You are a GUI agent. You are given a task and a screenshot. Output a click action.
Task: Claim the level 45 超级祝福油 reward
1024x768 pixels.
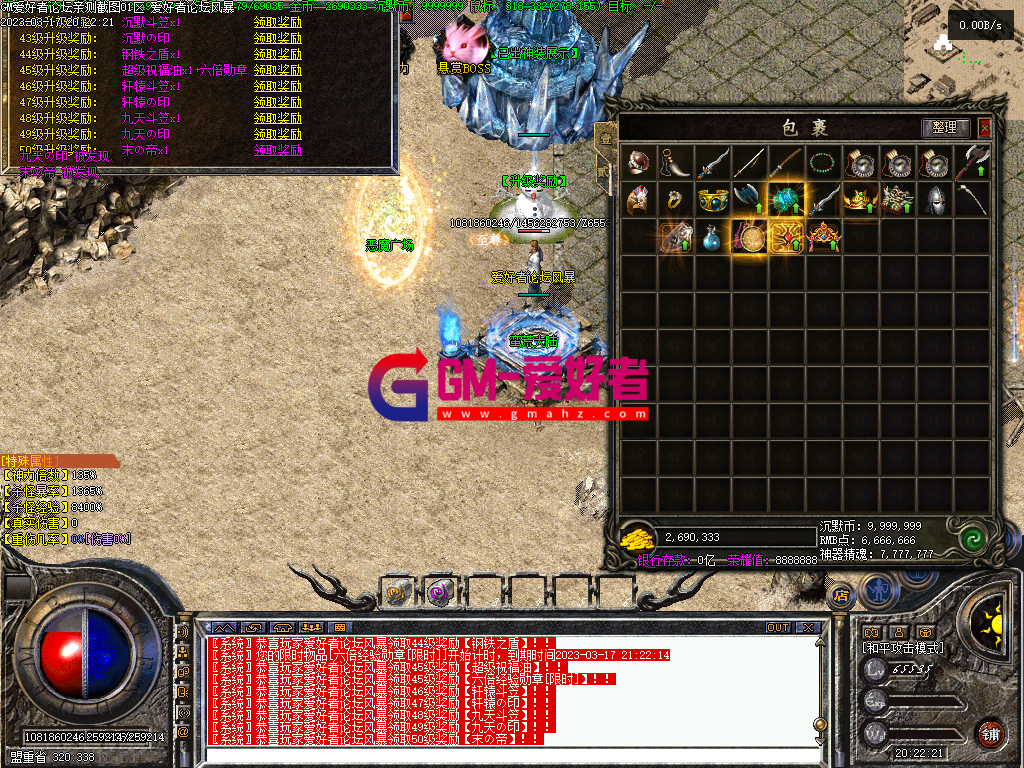[278, 70]
